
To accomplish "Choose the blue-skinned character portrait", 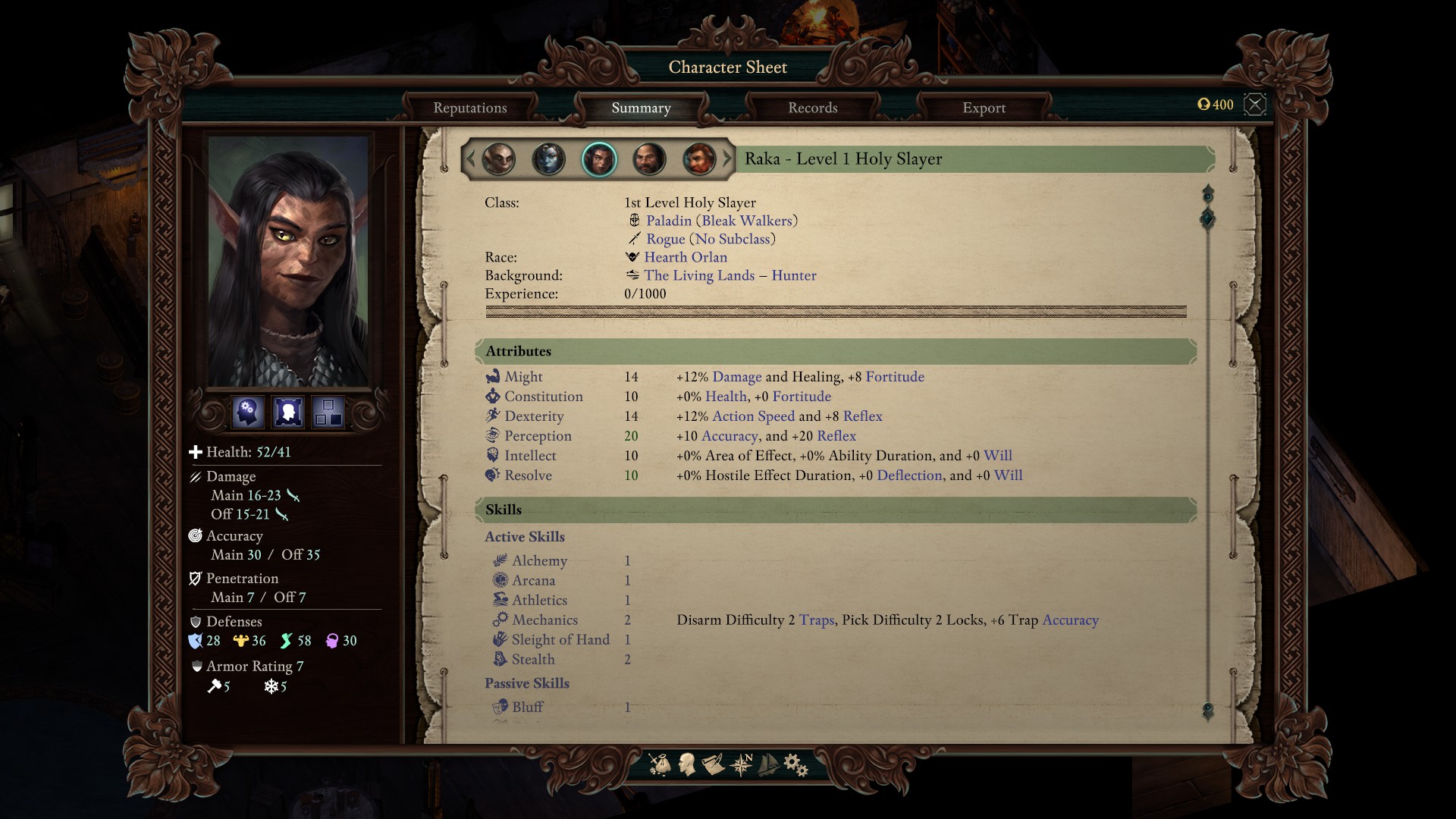I will (548, 159).
